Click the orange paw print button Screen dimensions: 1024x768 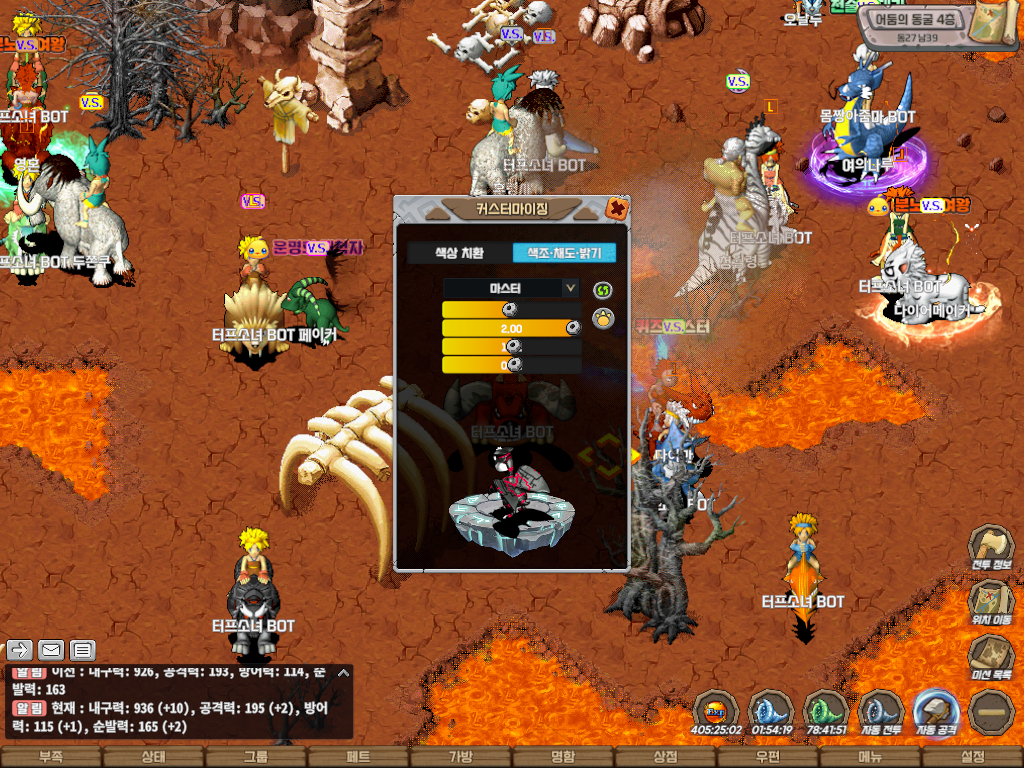pyautogui.click(x=602, y=319)
